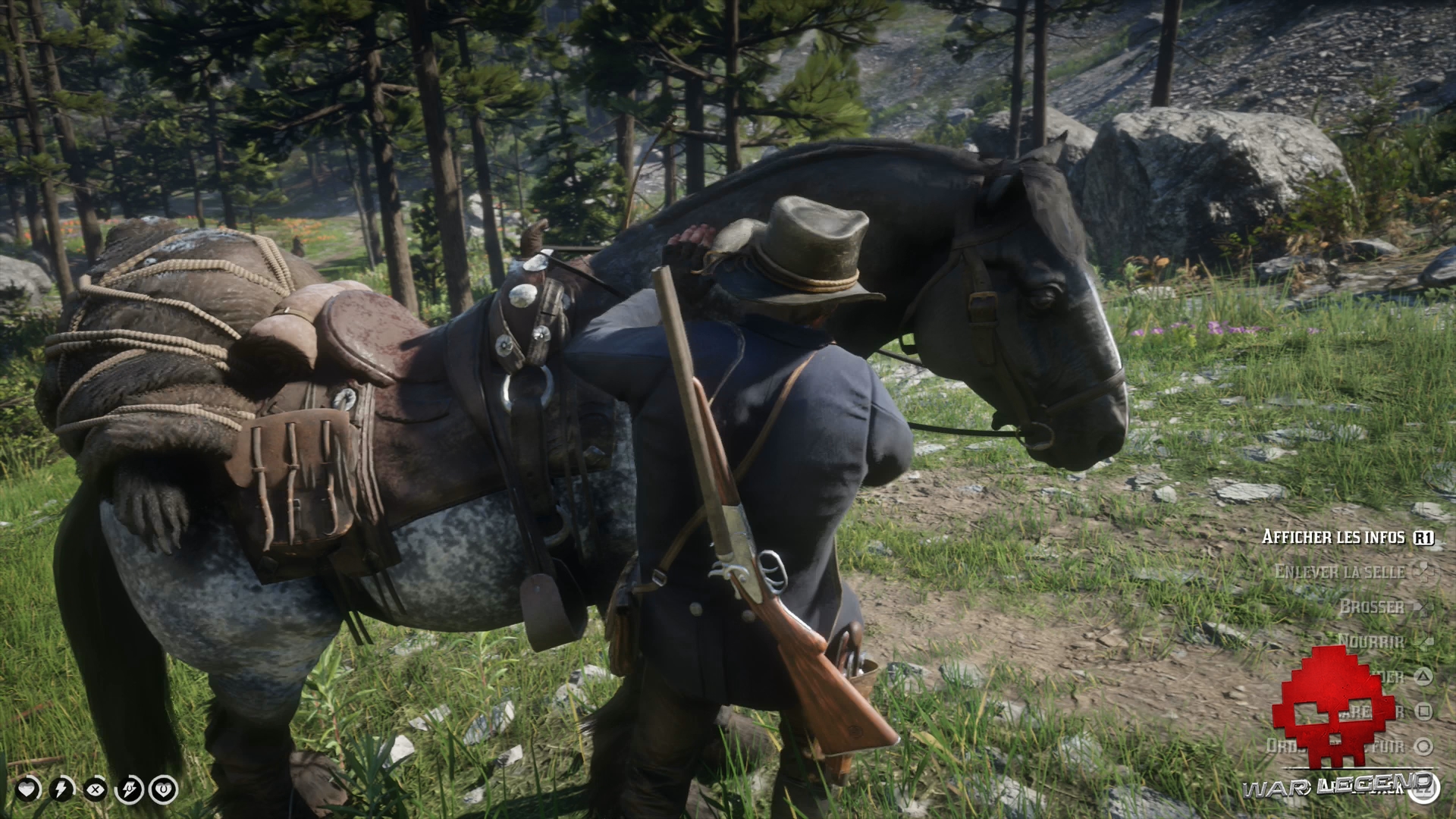Viewport: 1456px width, 819px height.
Task: Select the Nourrir option
Action: tap(1370, 640)
